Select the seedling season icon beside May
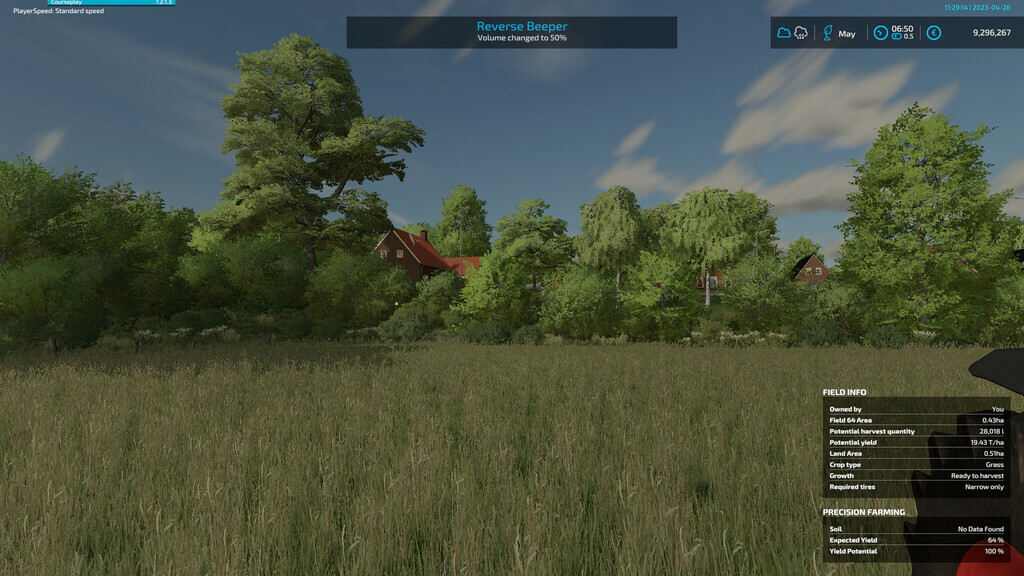Screen dimensions: 1024x576 [827, 33]
